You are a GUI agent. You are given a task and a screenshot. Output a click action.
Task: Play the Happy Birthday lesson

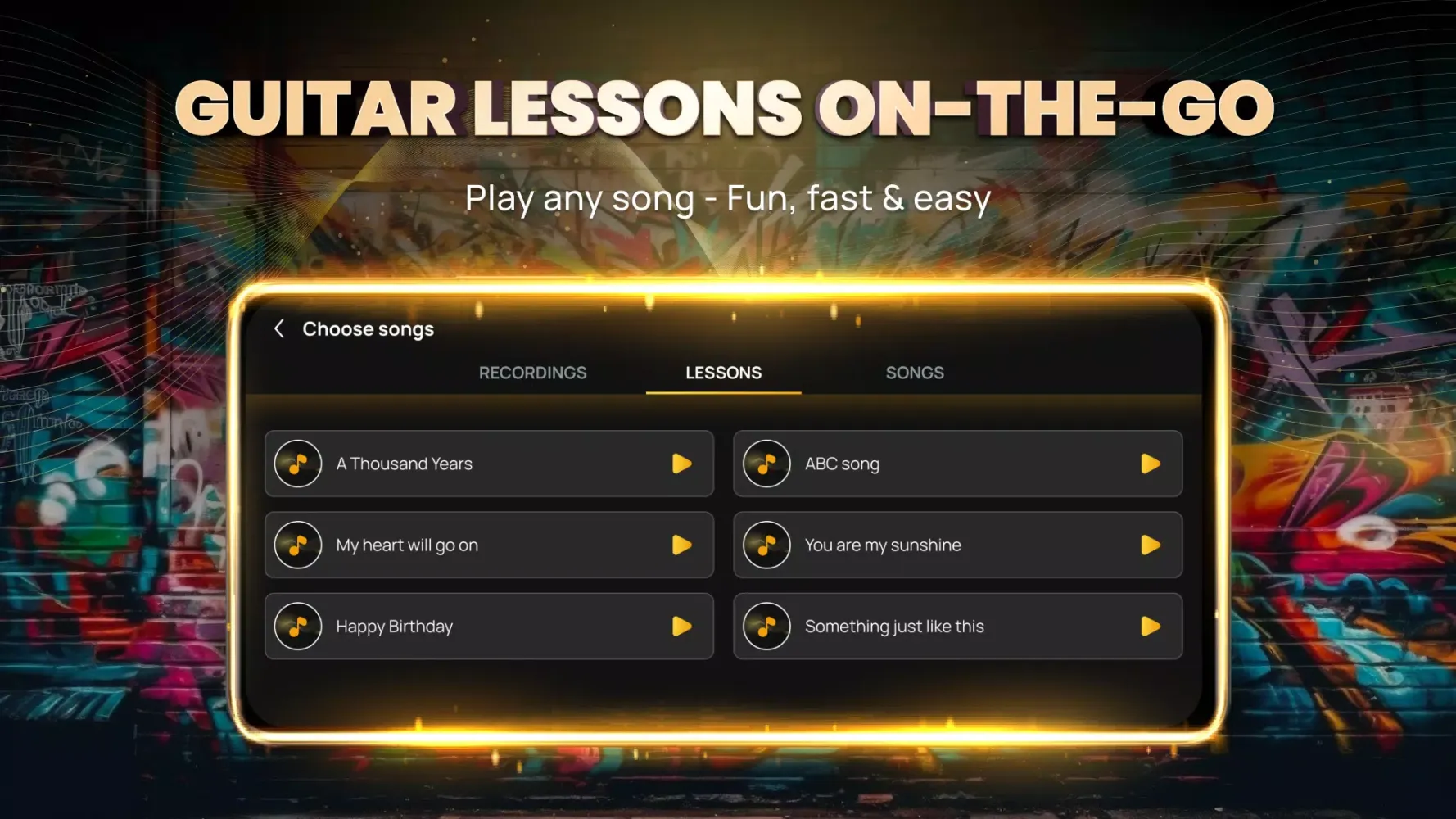pyautogui.click(x=681, y=627)
